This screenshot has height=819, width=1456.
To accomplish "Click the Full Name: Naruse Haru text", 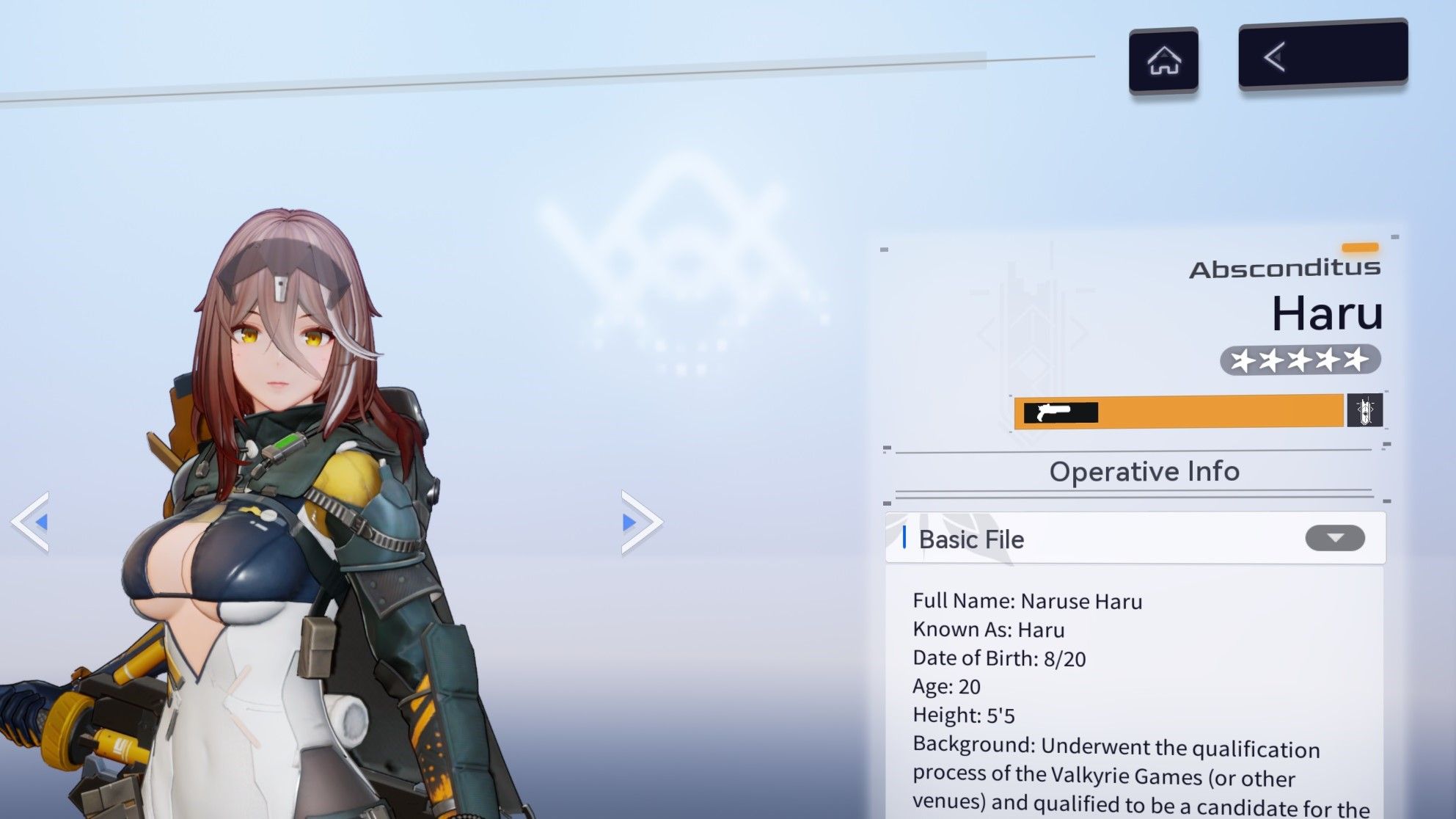I will (x=1028, y=601).
